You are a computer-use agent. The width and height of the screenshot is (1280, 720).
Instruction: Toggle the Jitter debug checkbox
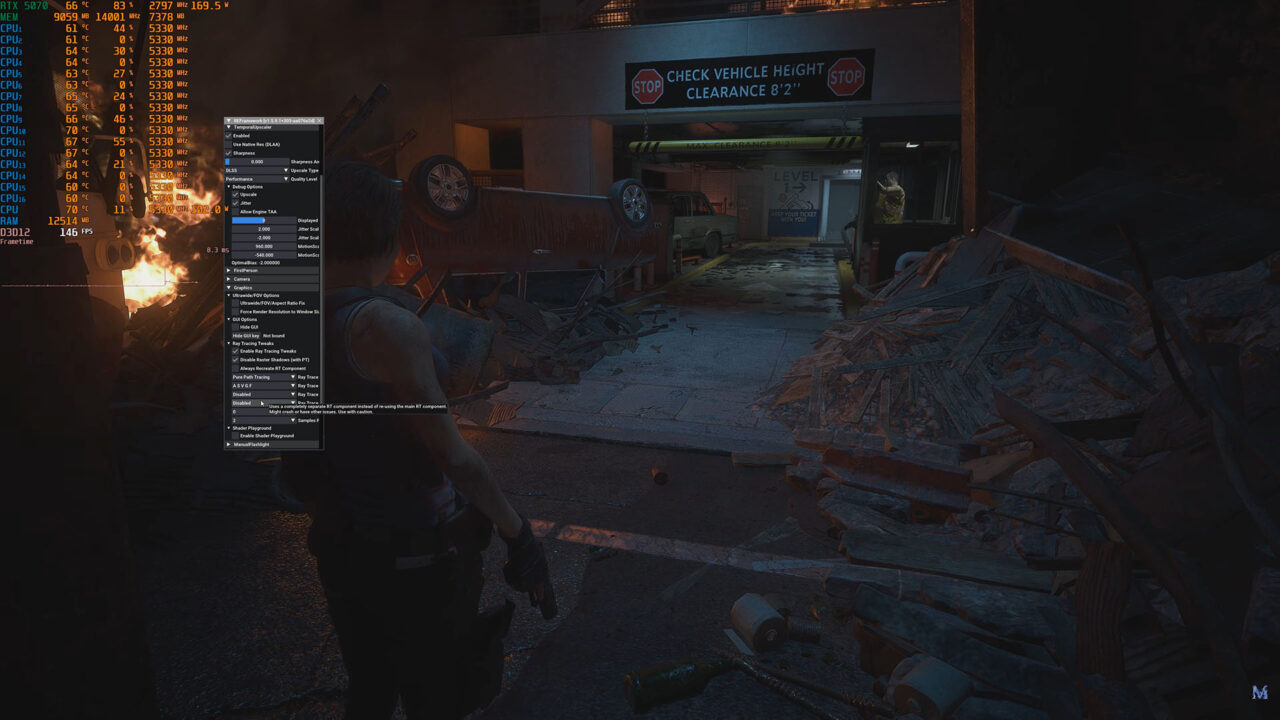[x=236, y=203]
